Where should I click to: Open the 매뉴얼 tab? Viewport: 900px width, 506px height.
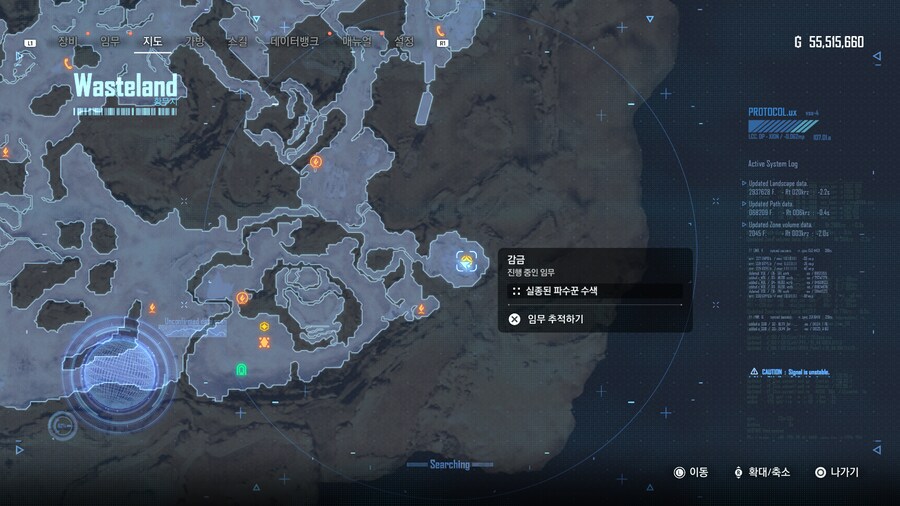(357, 41)
